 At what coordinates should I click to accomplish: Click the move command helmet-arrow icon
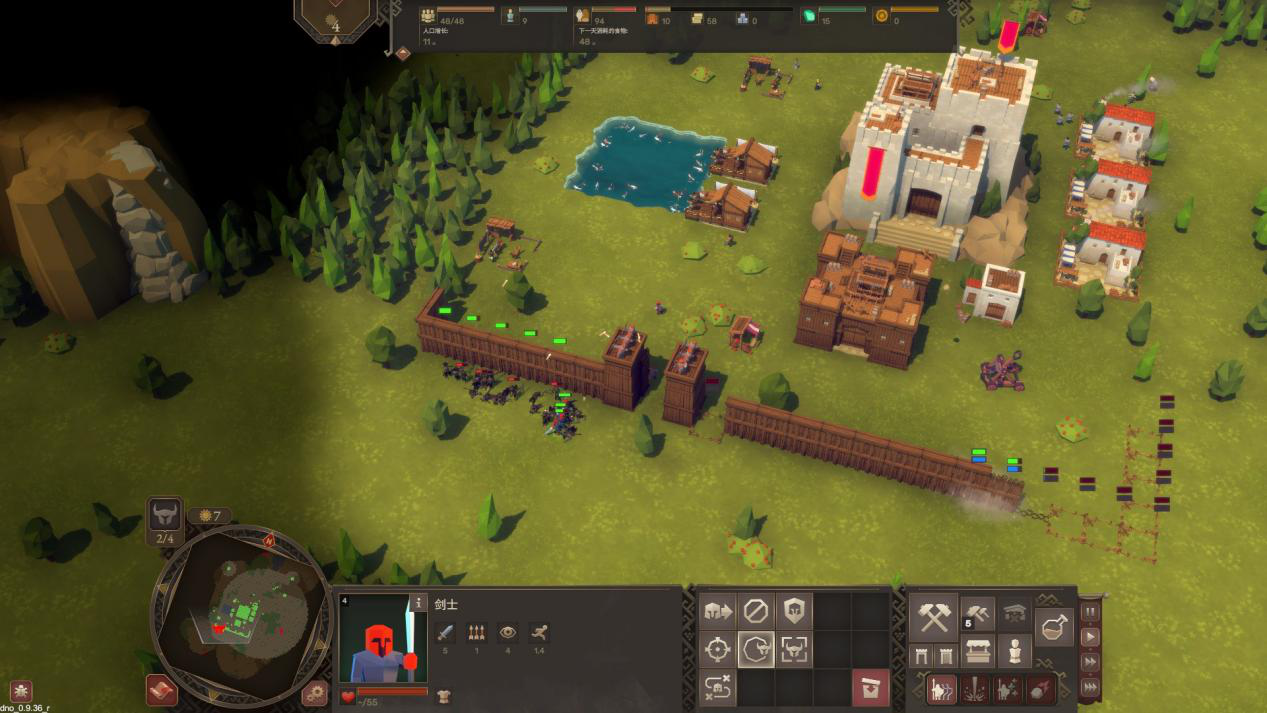coord(717,610)
